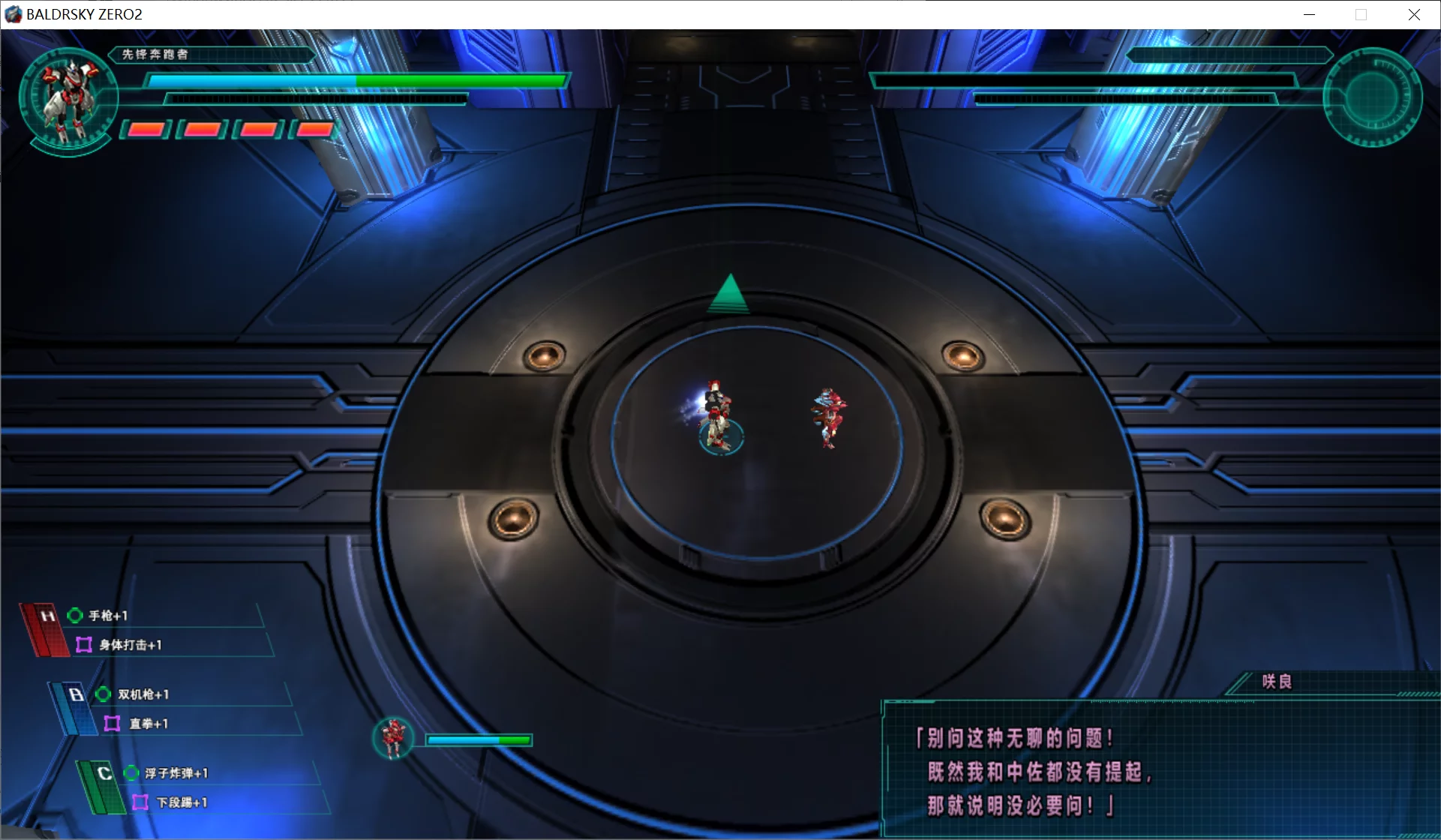
Task: Click the BALDRSKY ZERO2 title bar icon
Action: (x=12, y=13)
